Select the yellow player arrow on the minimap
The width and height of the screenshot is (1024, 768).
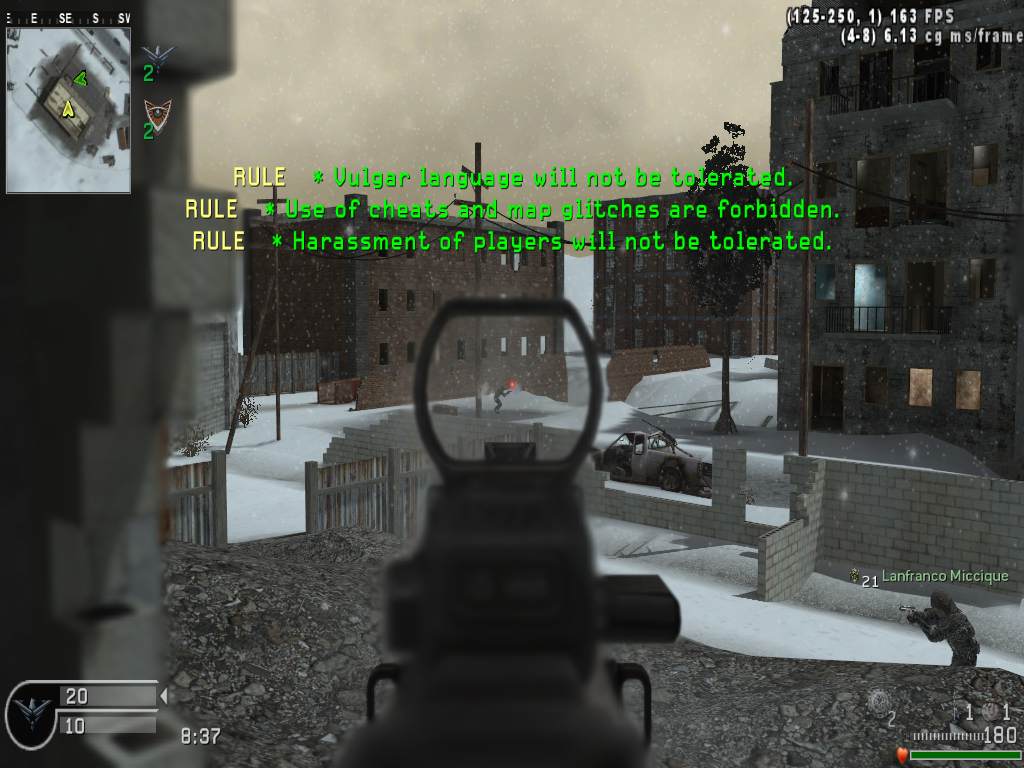68,108
